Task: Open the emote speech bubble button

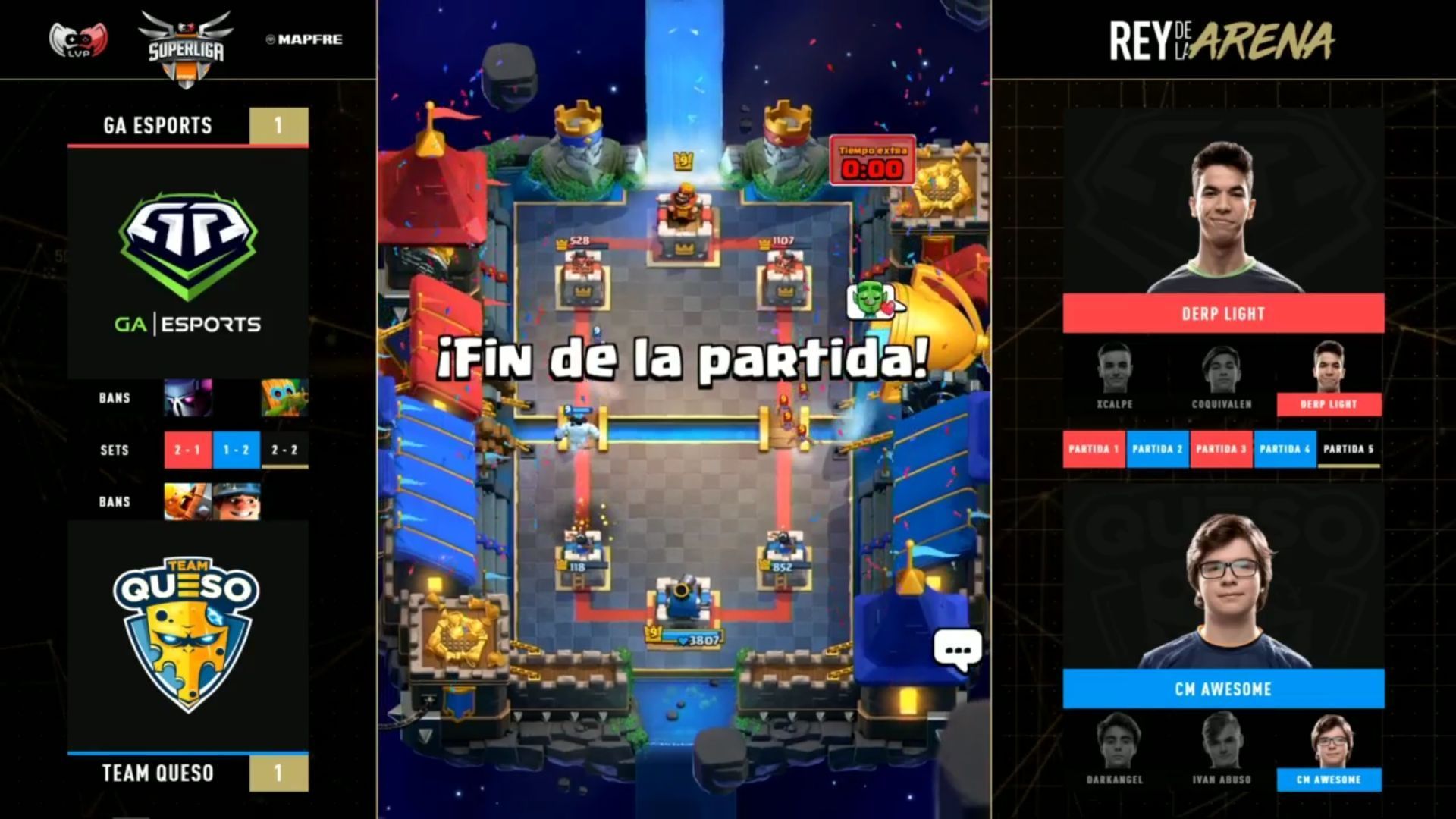Action: coord(958,650)
